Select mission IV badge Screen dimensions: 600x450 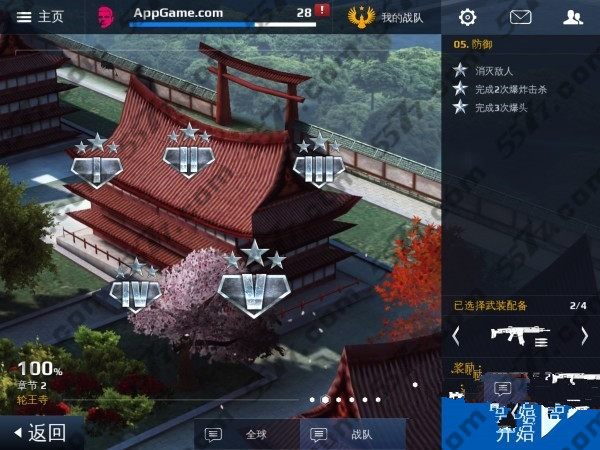coord(135,291)
